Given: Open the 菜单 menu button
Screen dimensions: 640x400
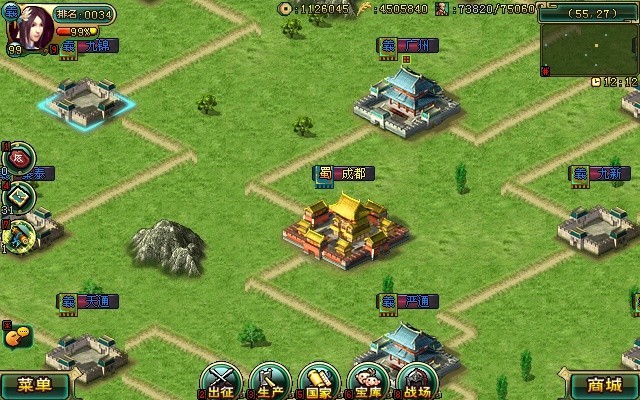Looking at the screenshot, I should point(34,385).
